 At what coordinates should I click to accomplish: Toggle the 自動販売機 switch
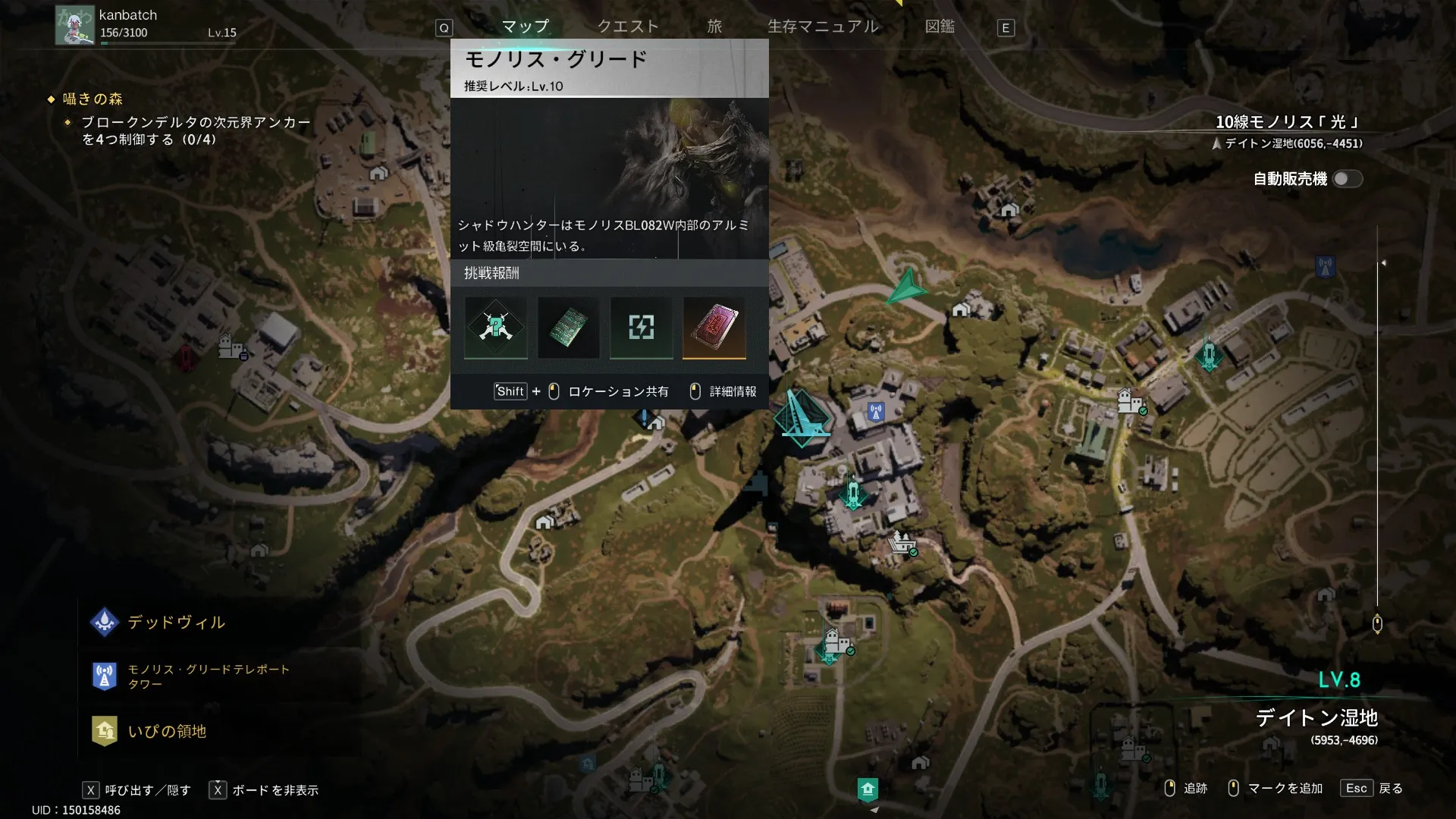point(1348,179)
